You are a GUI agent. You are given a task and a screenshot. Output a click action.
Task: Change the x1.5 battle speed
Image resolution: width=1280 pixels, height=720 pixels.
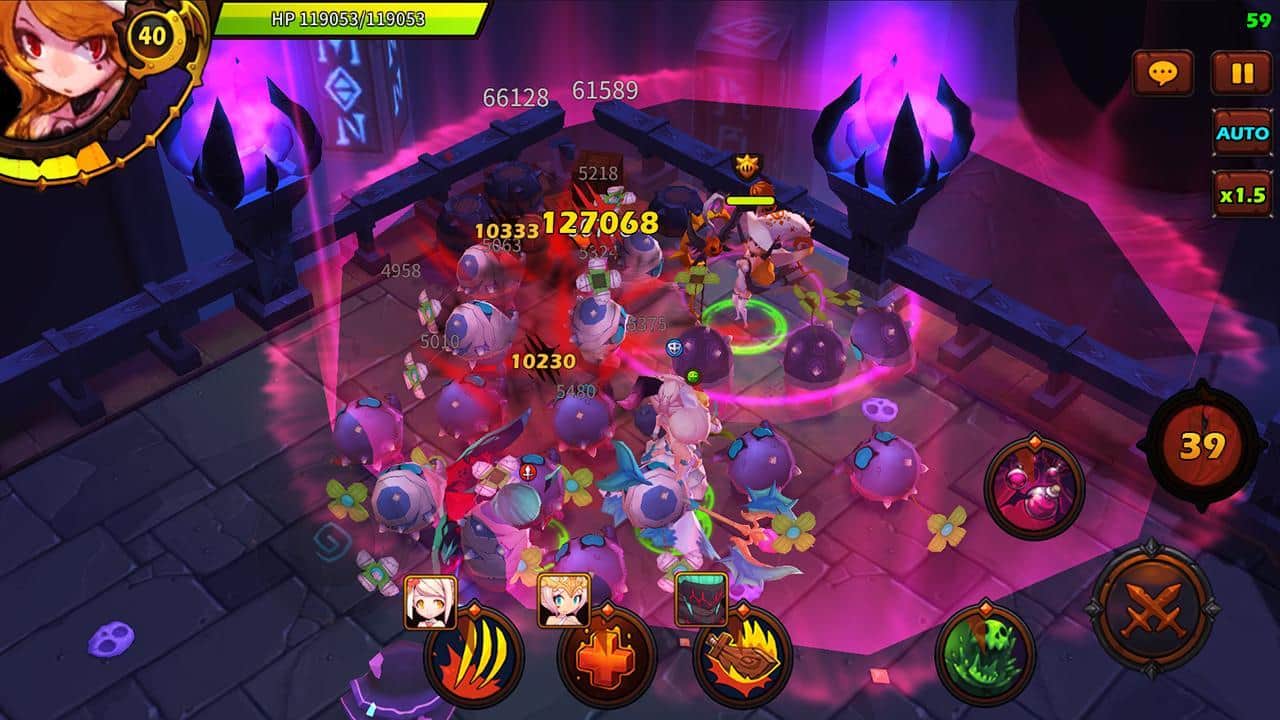(x=1241, y=194)
